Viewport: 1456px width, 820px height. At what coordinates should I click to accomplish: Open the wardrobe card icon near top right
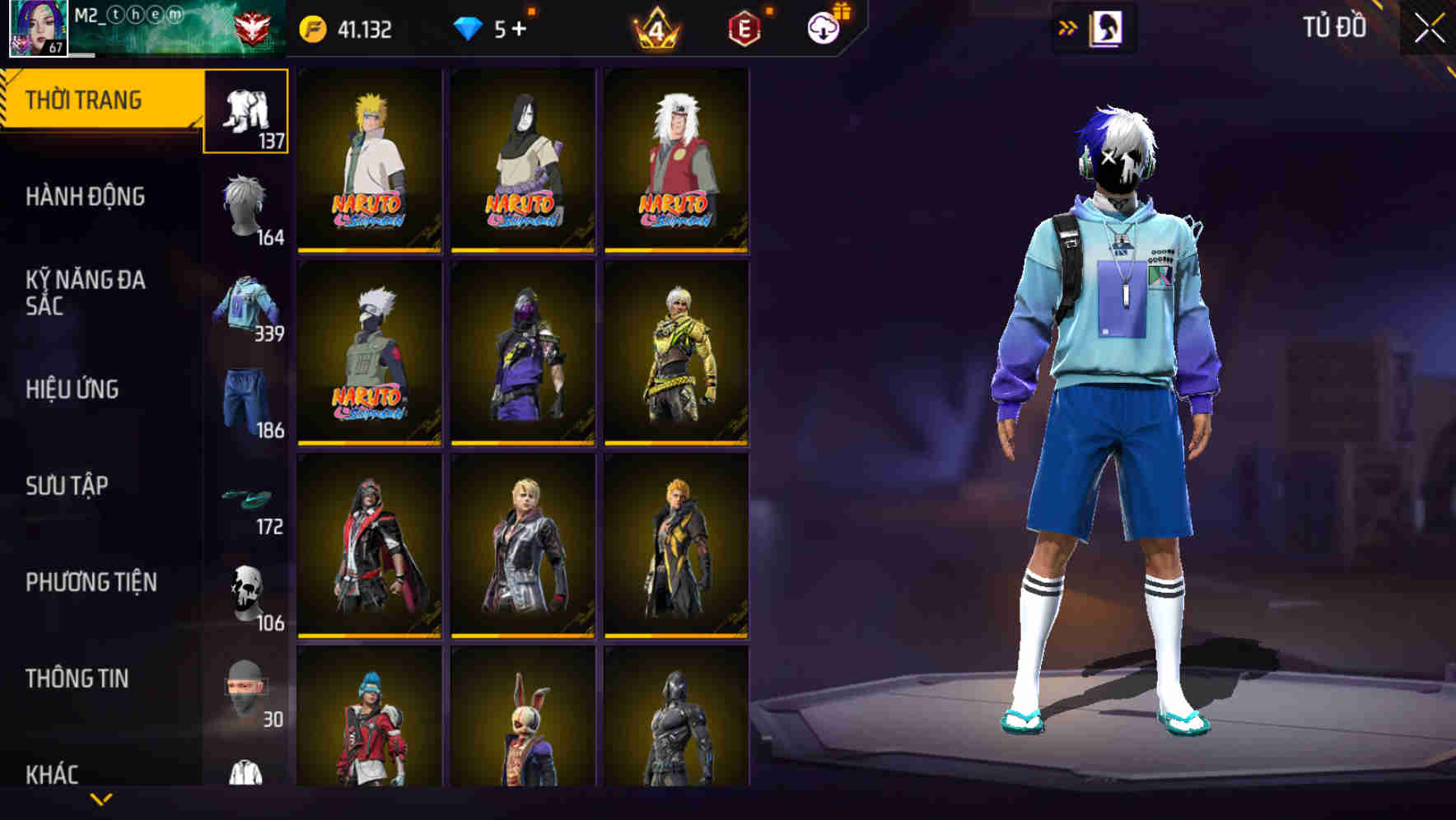pos(1108,27)
